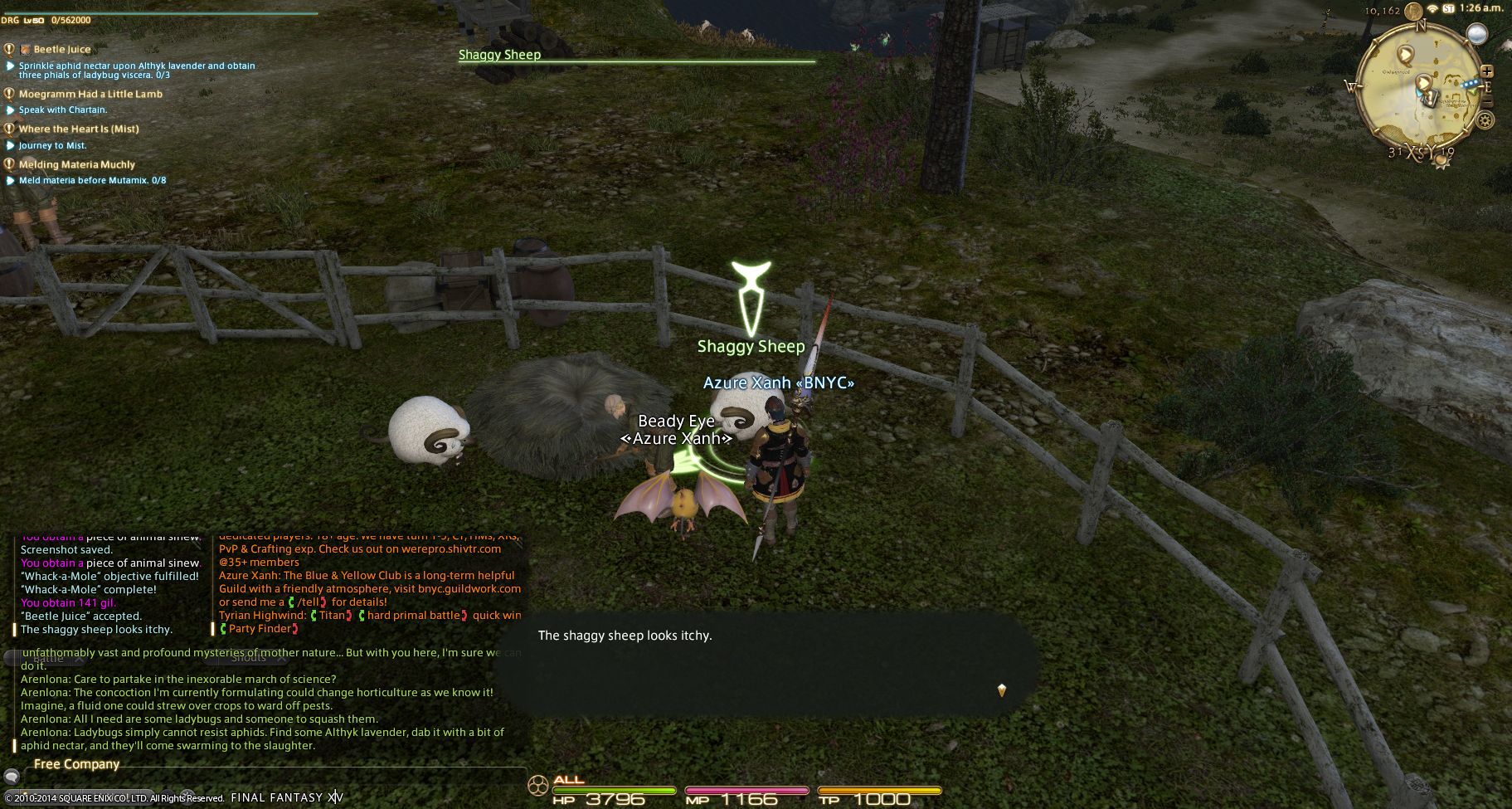The width and height of the screenshot is (1512, 809).
Task: Click the gil coin currency icon
Action: tap(1412, 10)
